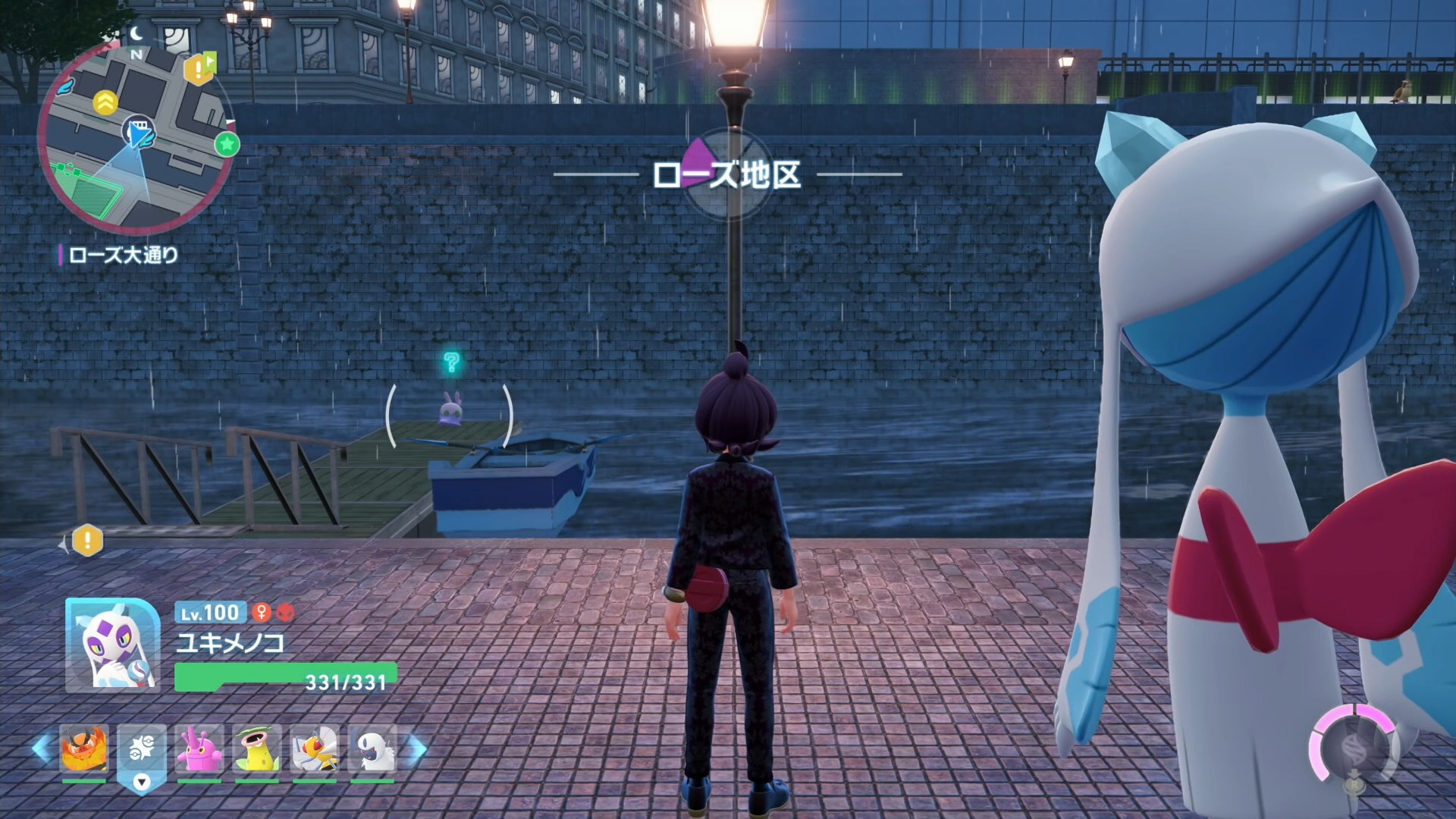The height and width of the screenshot is (819, 1456).
Task: Select Absol in the party bar
Action: click(372, 749)
